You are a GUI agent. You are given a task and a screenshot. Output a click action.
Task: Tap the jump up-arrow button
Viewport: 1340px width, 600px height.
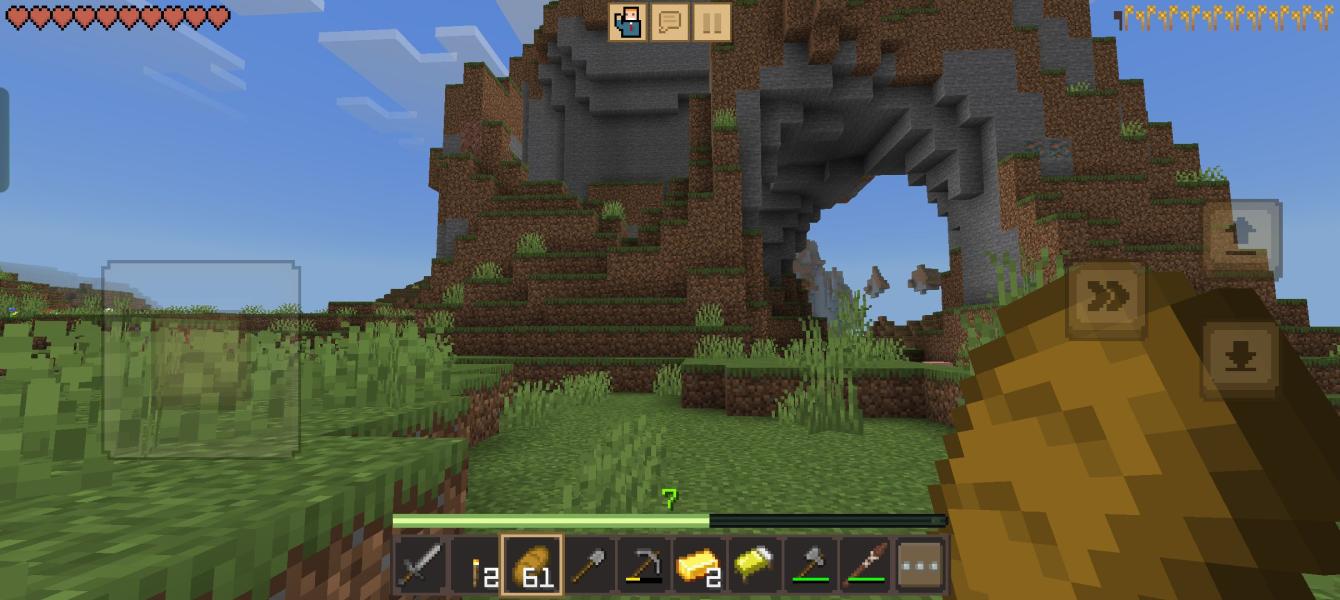click(x=1240, y=237)
